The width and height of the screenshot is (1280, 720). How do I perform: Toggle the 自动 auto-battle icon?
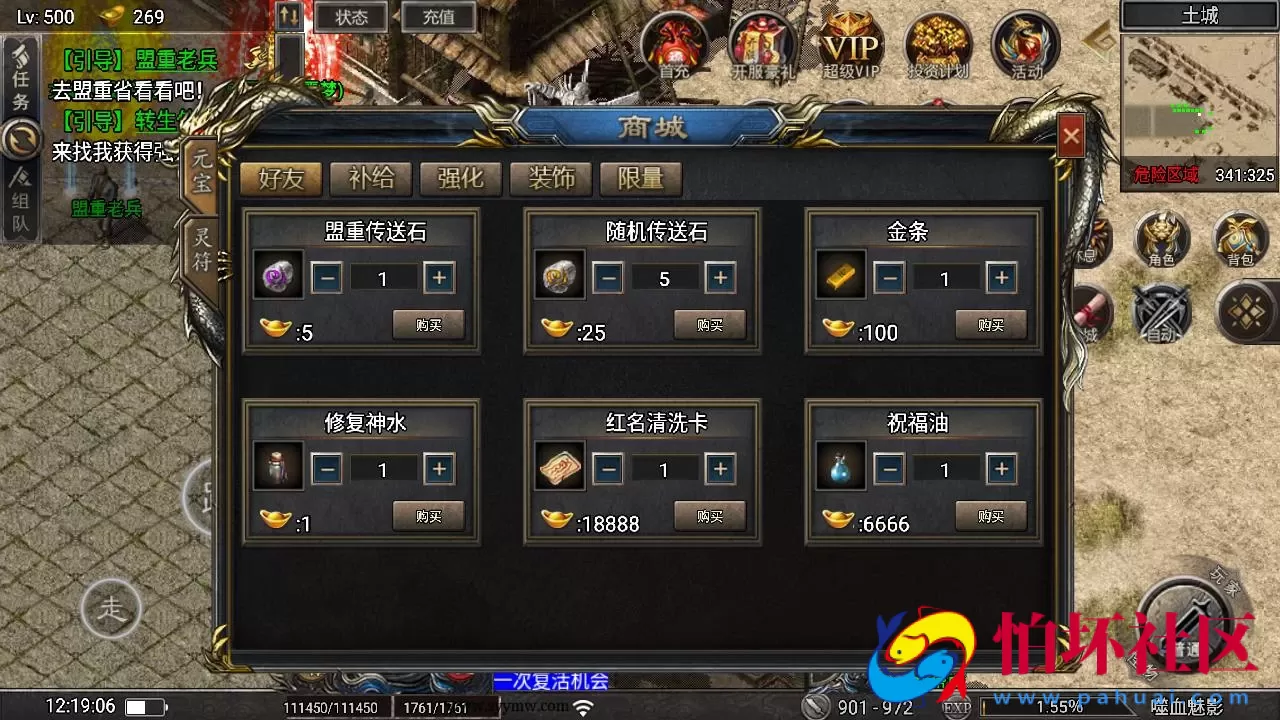point(1162,315)
